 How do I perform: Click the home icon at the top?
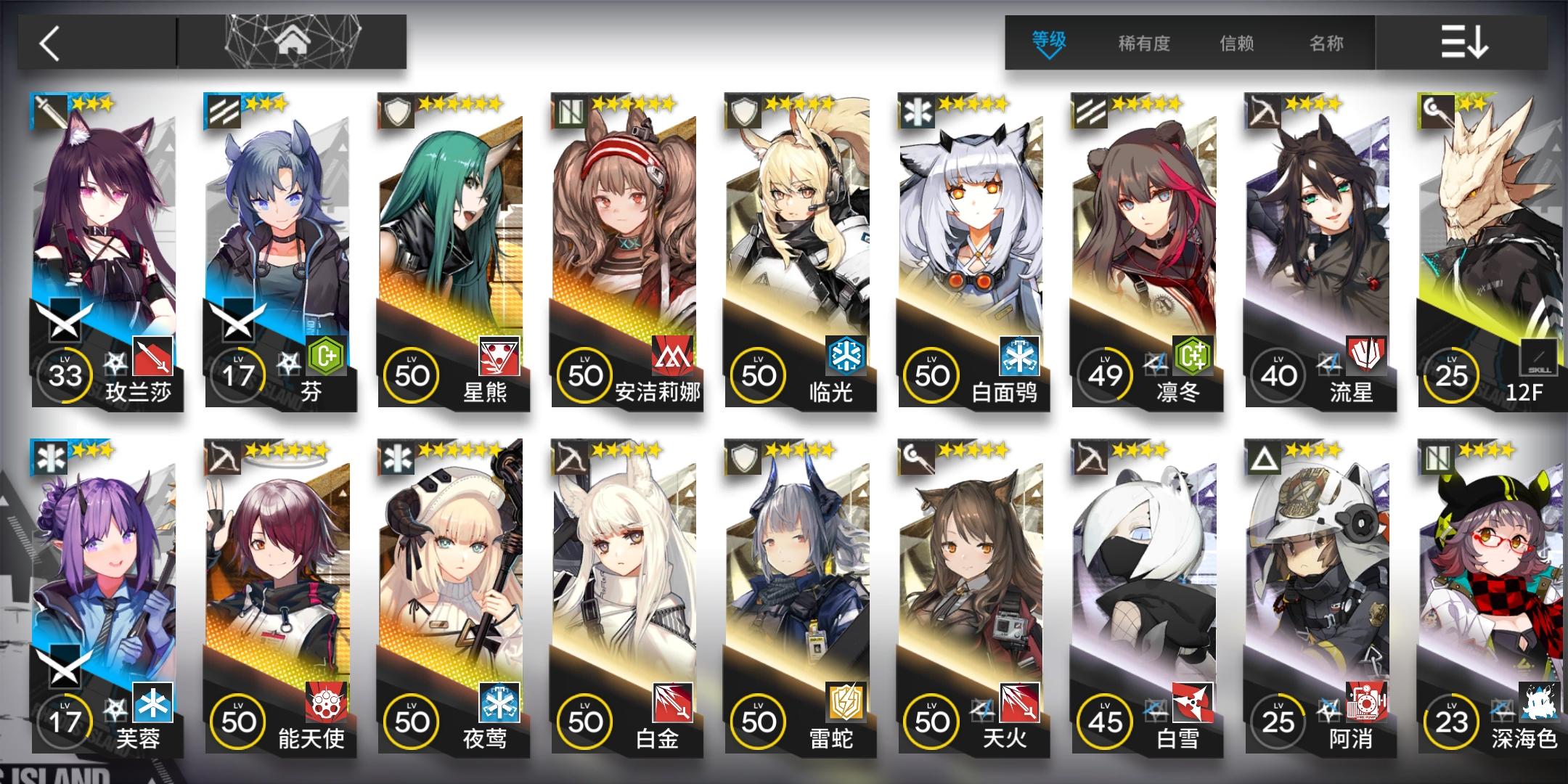click(293, 40)
